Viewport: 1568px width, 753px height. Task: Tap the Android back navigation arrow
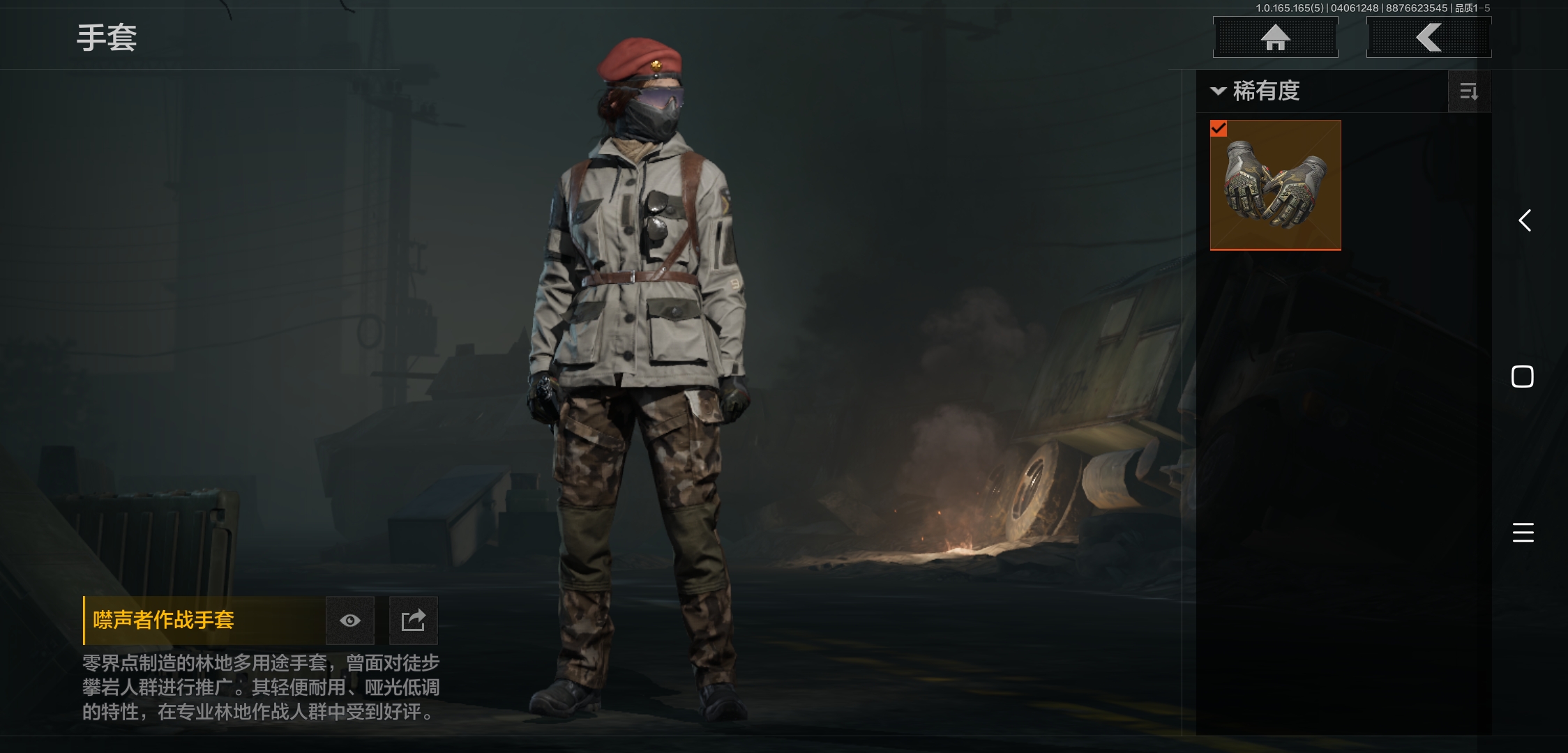tap(1525, 221)
